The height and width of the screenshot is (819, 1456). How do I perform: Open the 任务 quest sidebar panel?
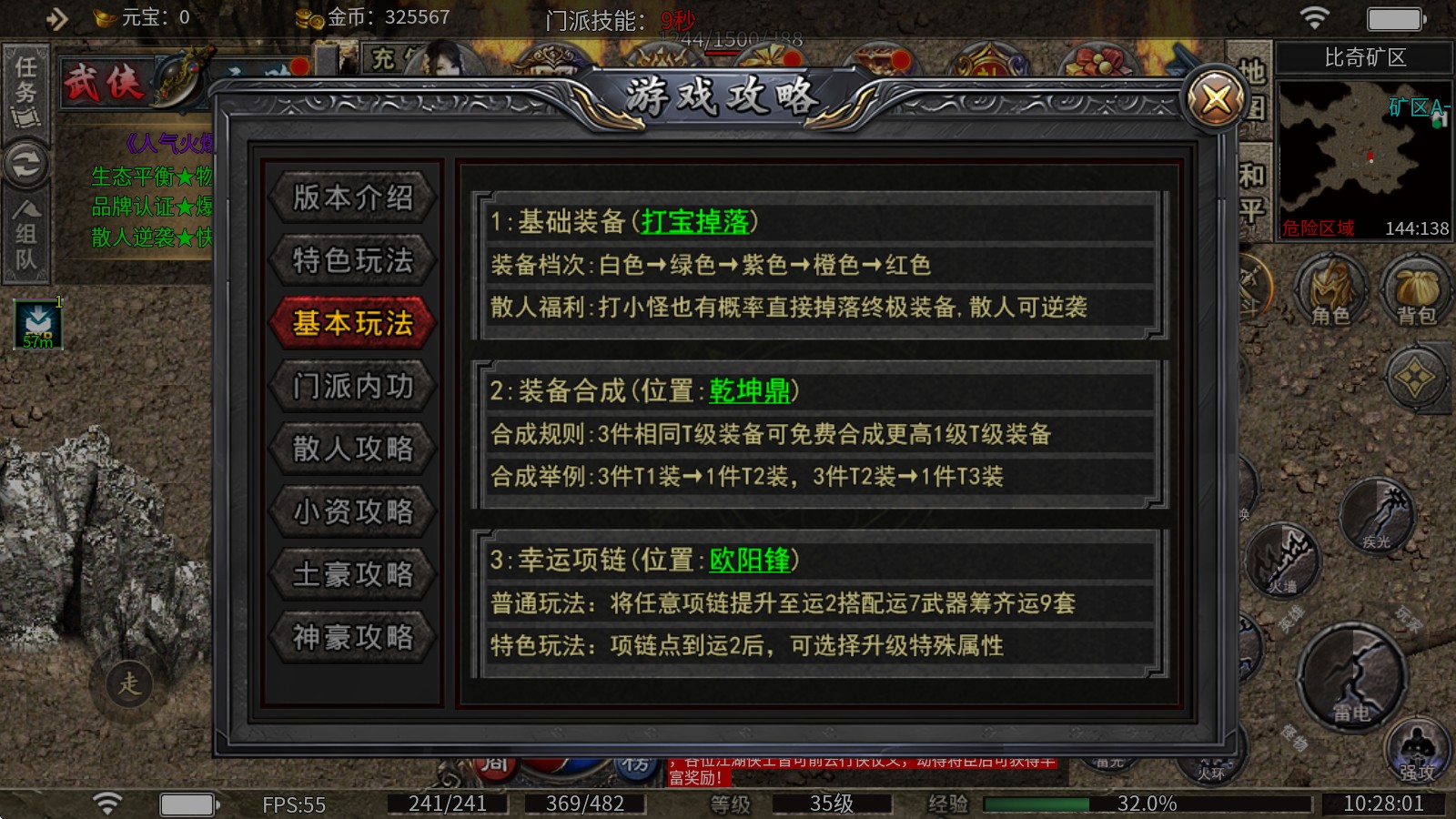[27, 91]
